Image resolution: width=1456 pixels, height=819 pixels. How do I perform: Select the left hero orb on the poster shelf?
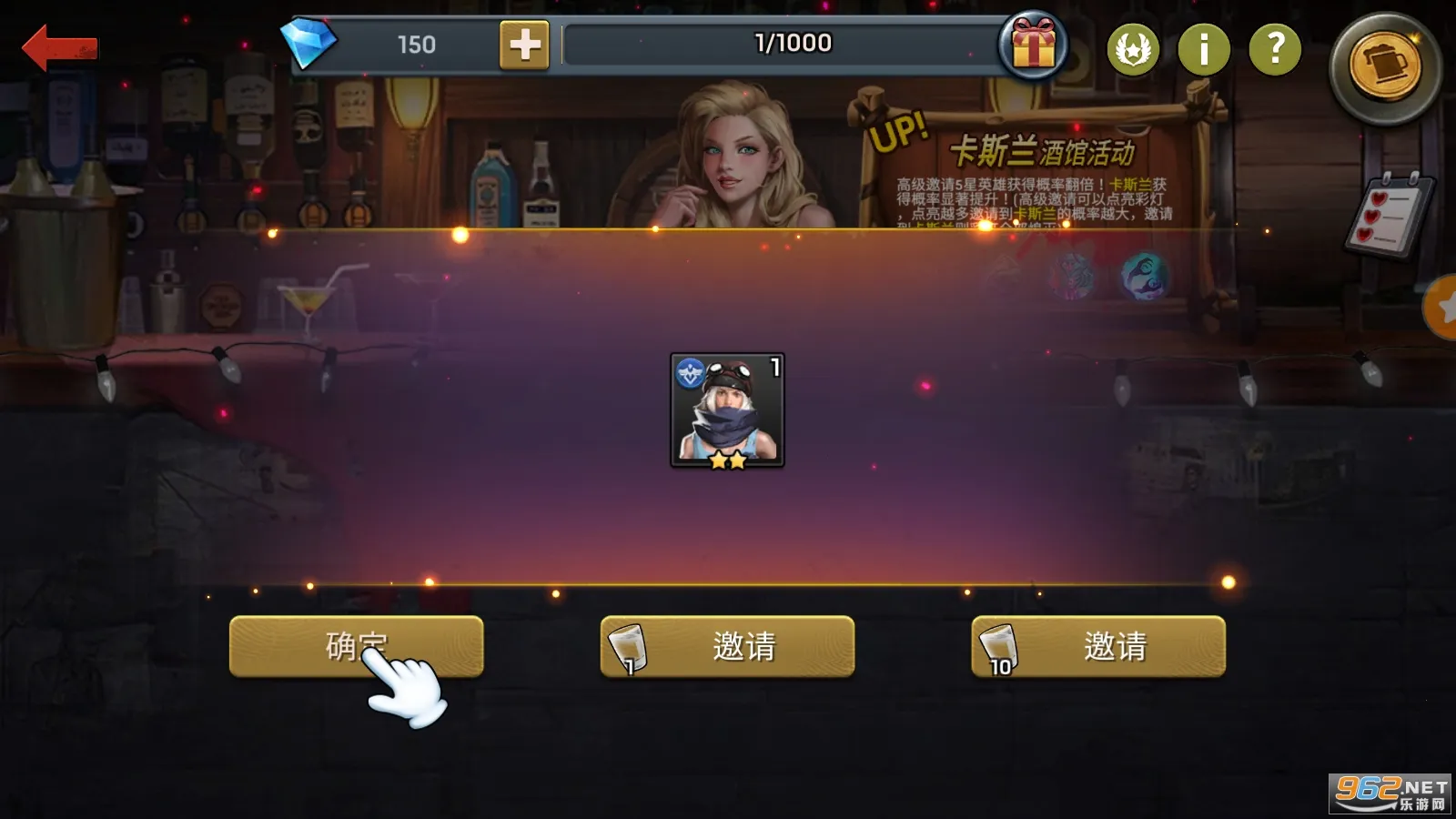tap(1070, 273)
